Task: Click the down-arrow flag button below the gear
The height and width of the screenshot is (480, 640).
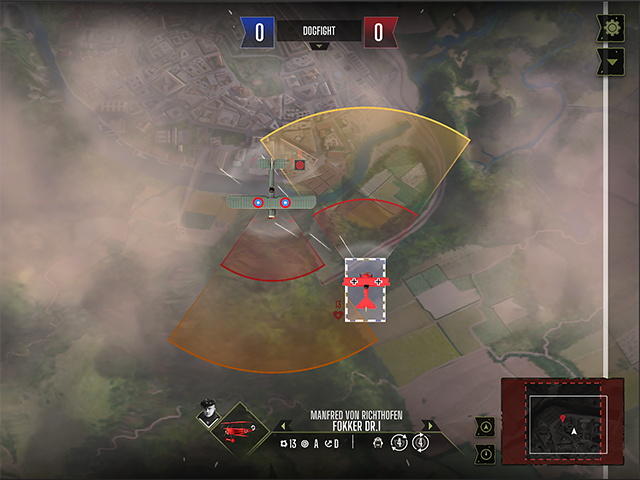Action: 611,62
